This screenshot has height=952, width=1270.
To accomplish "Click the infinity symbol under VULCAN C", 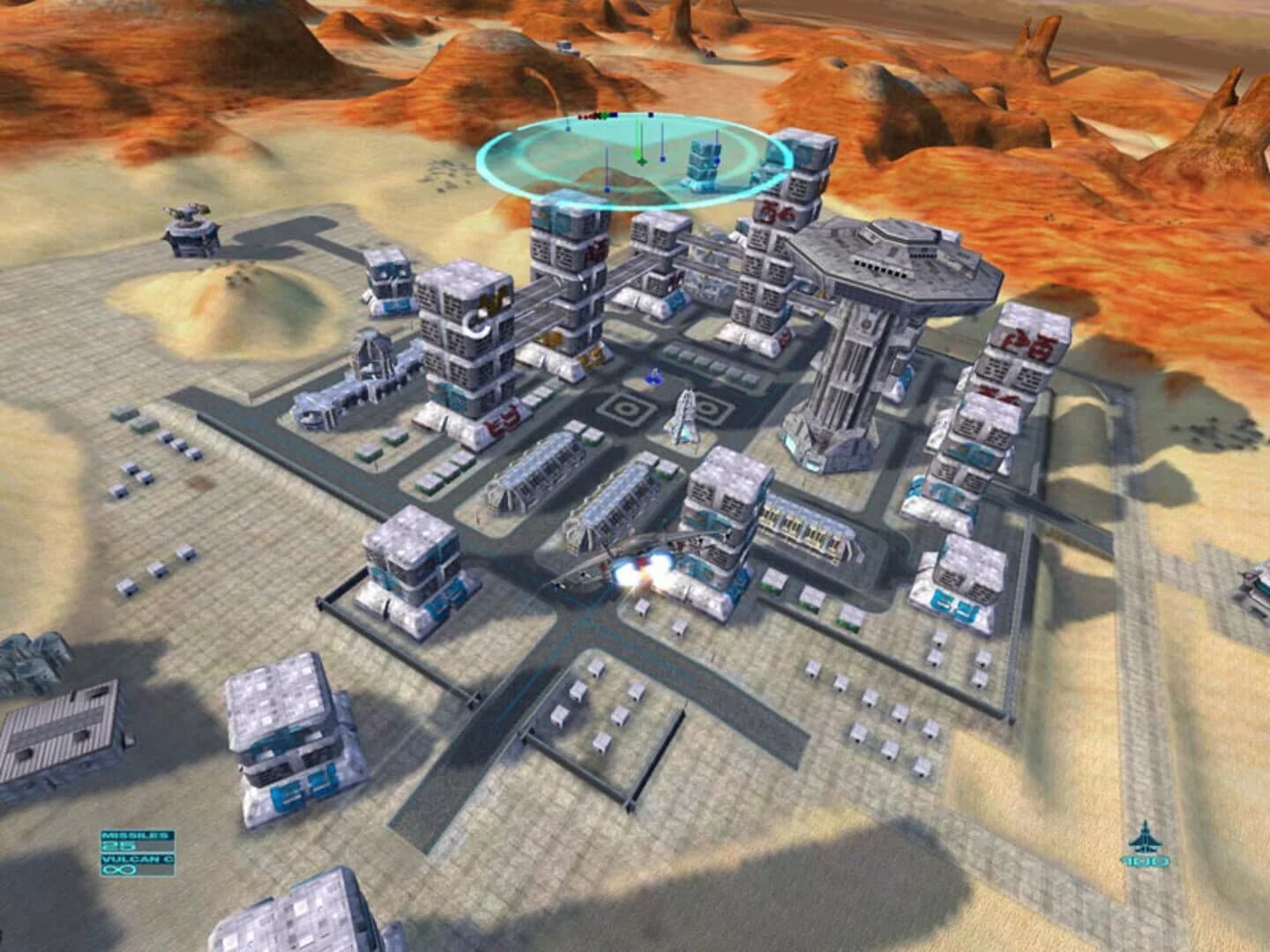I will pos(119,869).
